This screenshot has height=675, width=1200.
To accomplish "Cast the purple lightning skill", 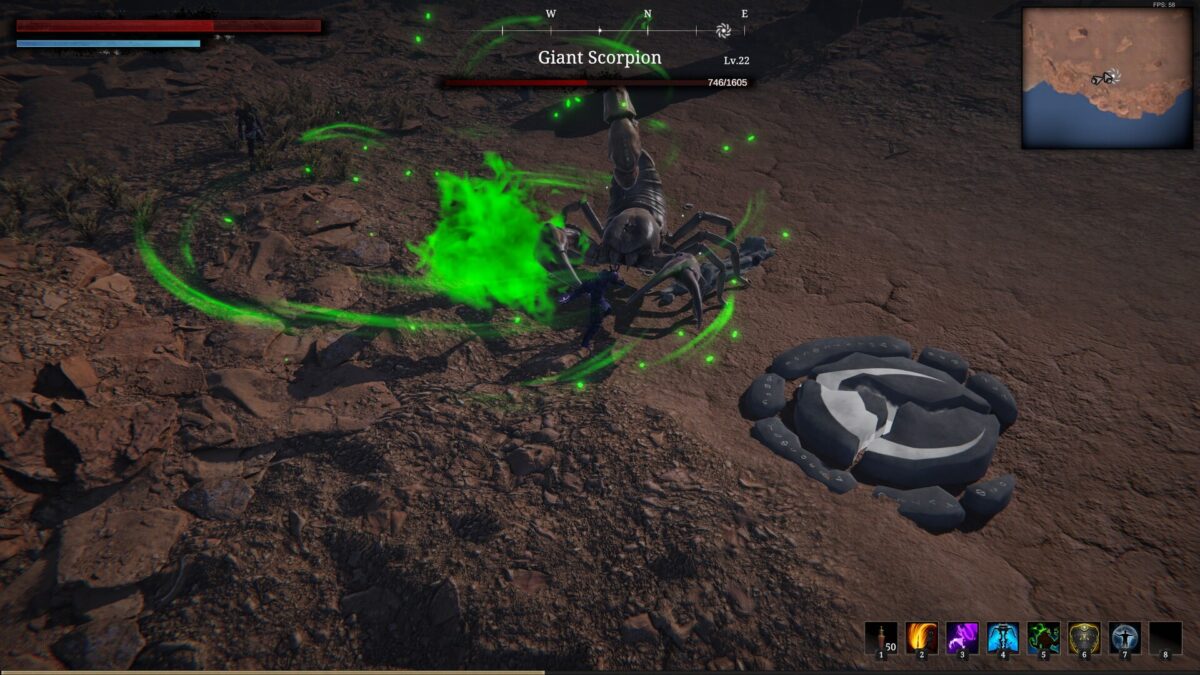I will coord(962,638).
